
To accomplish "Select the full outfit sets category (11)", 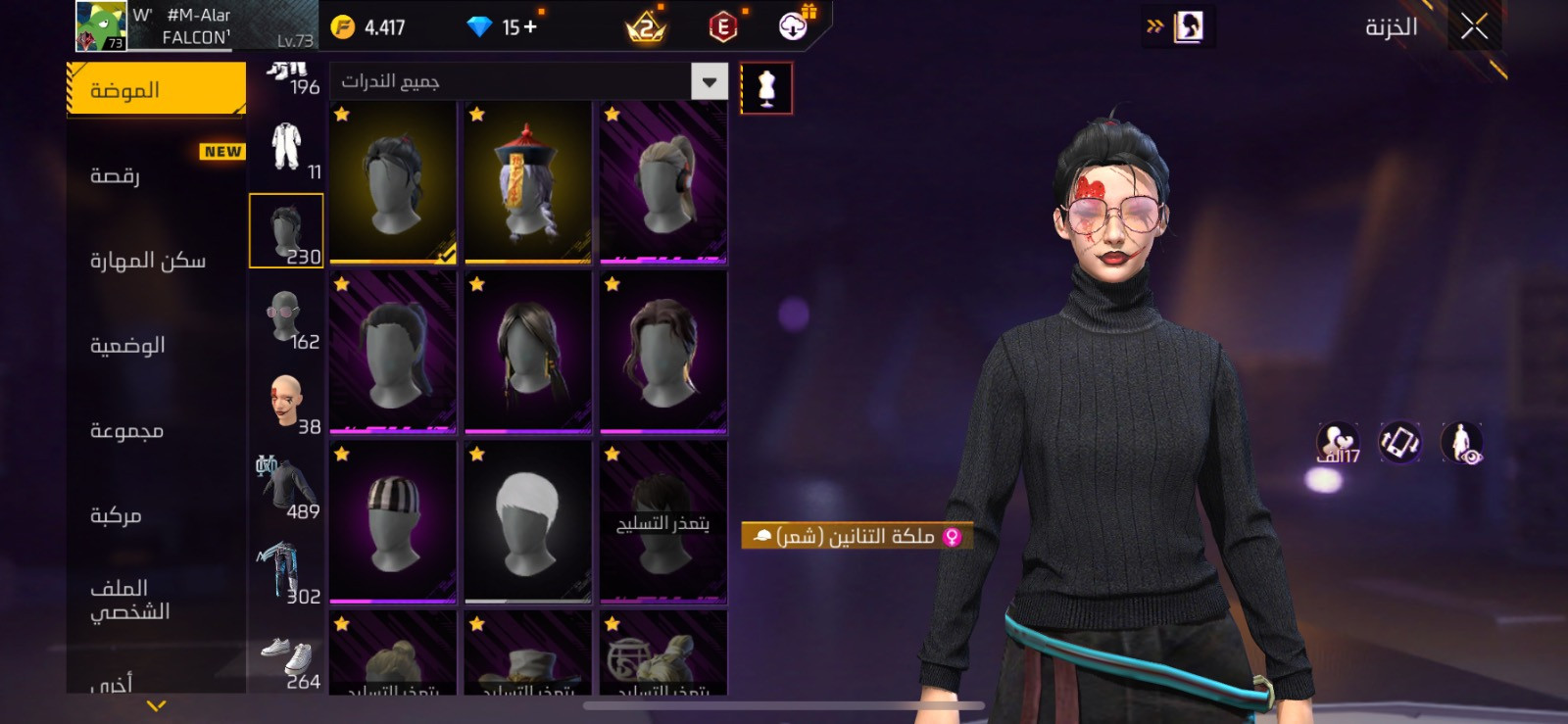I will click(x=286, y=149).
